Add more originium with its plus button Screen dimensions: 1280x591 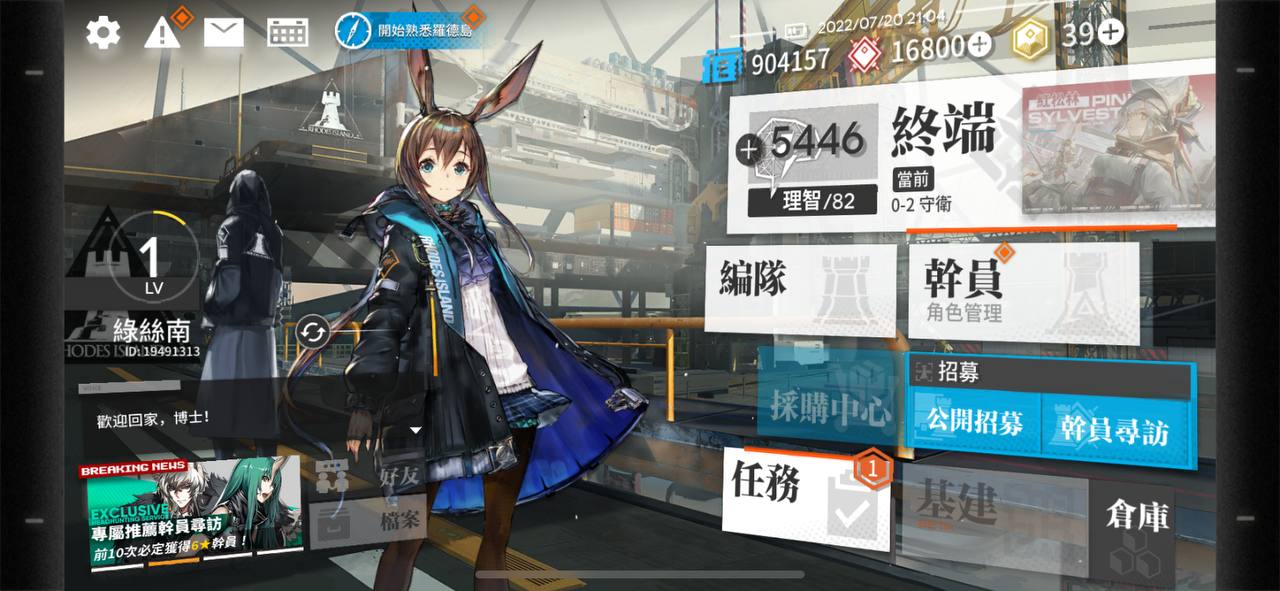point(980,43)
